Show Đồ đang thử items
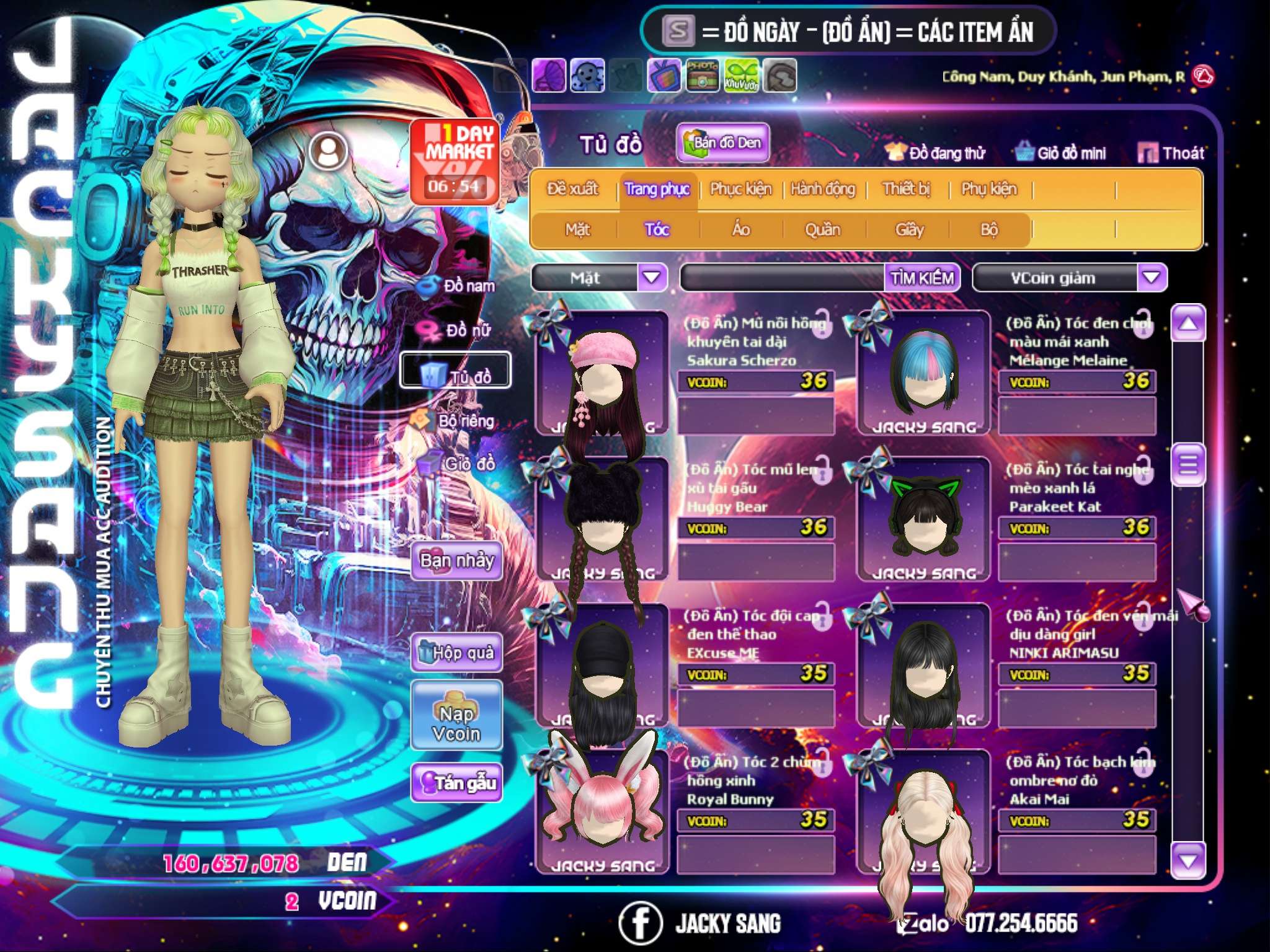 pyautogui.click(x=935, y=152)
